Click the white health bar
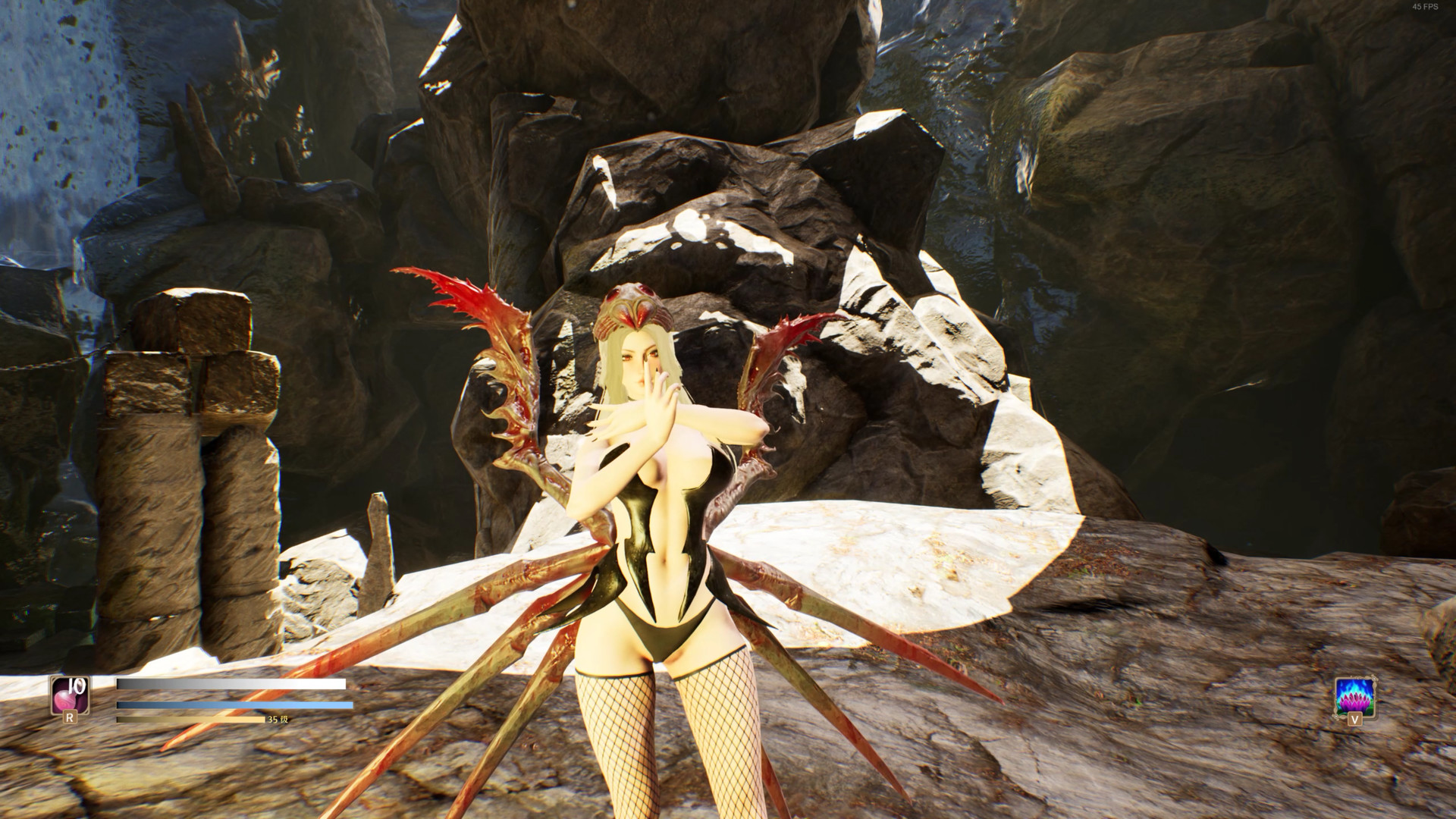This screenshot has width=1456, height=819. coord(227,683)
